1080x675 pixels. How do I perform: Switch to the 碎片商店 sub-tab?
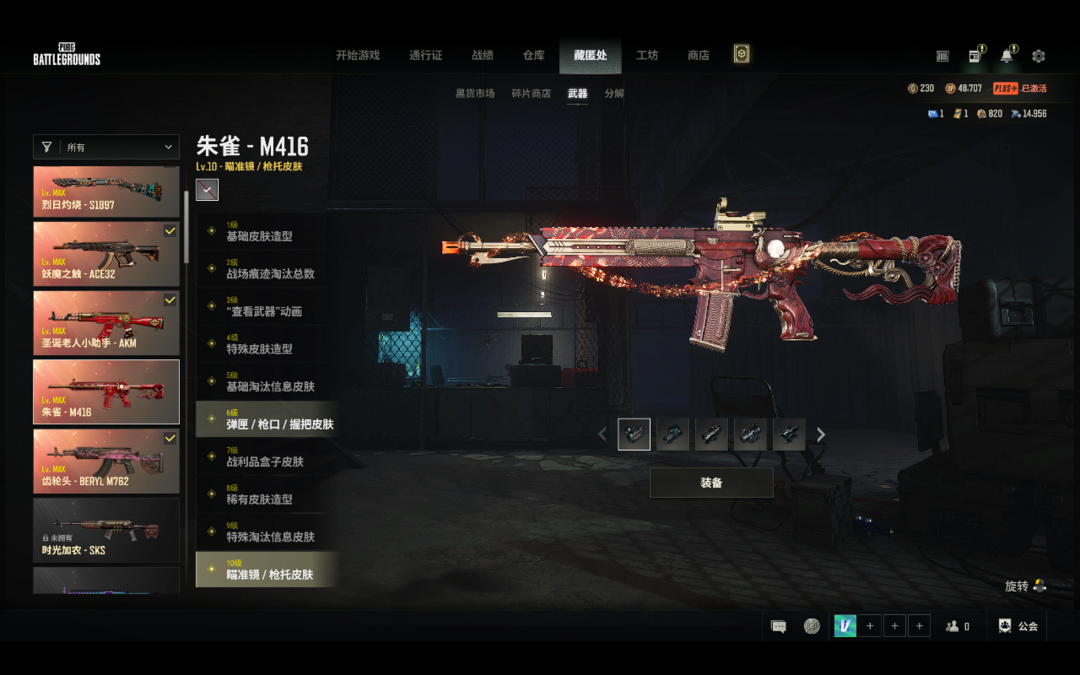pyautogui.click(x=531, y=94)
